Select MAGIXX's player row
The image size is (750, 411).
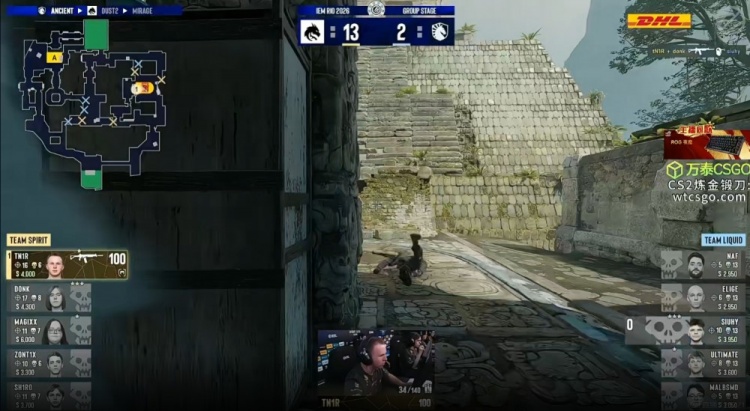tap(50, 330)
